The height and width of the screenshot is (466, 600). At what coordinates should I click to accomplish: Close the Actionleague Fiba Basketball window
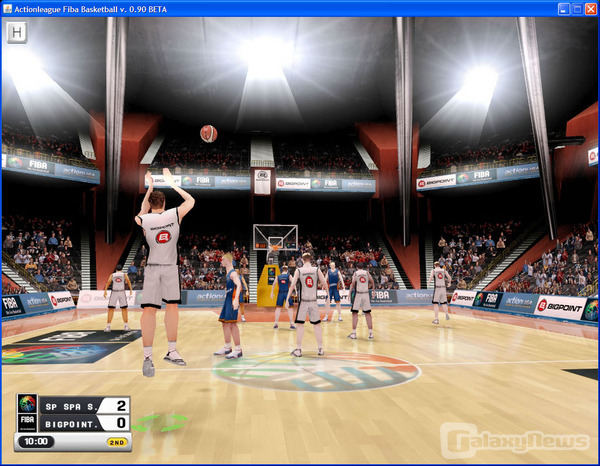tap(591, 9)
